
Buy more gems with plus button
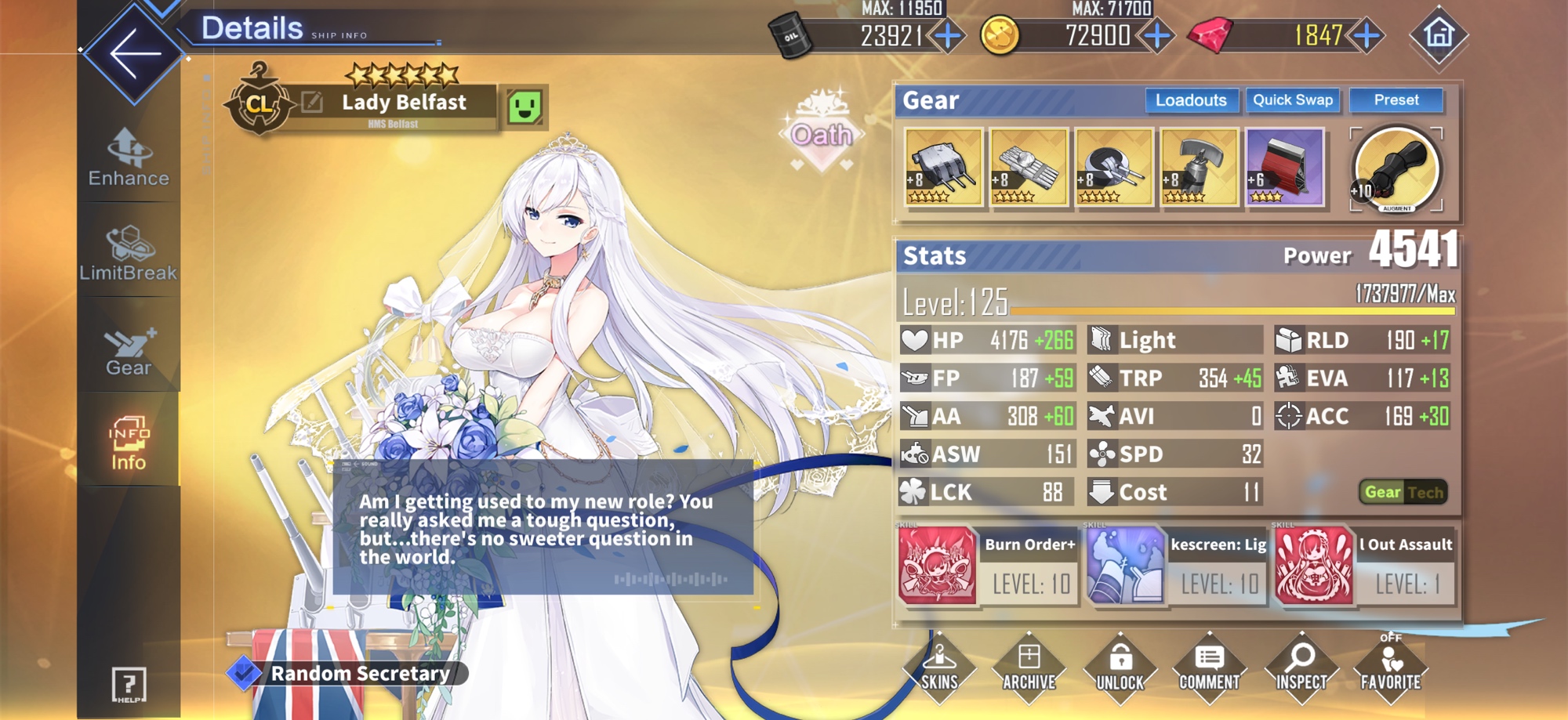coord(1367,35)
